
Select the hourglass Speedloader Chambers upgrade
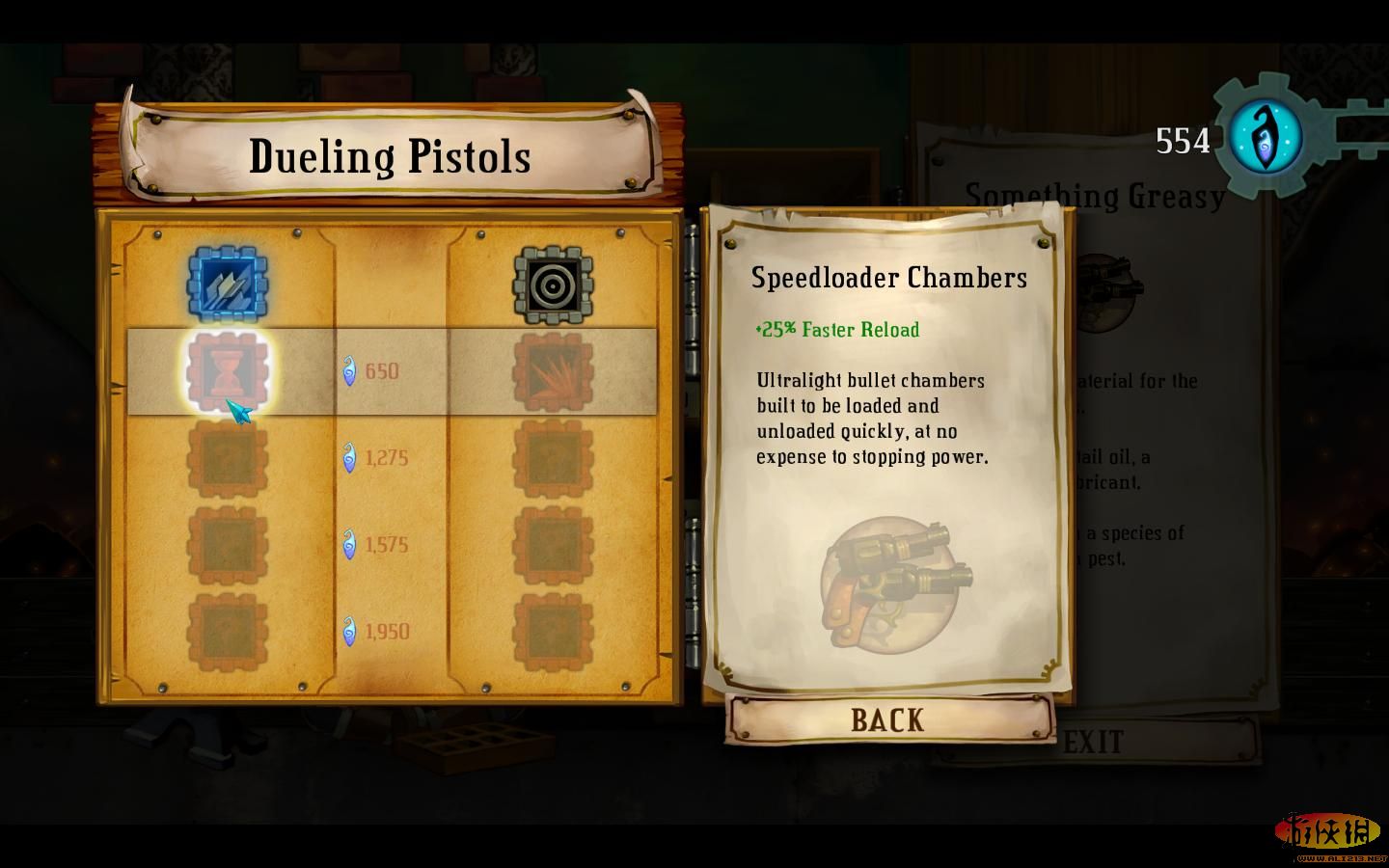tap(227, 371)
